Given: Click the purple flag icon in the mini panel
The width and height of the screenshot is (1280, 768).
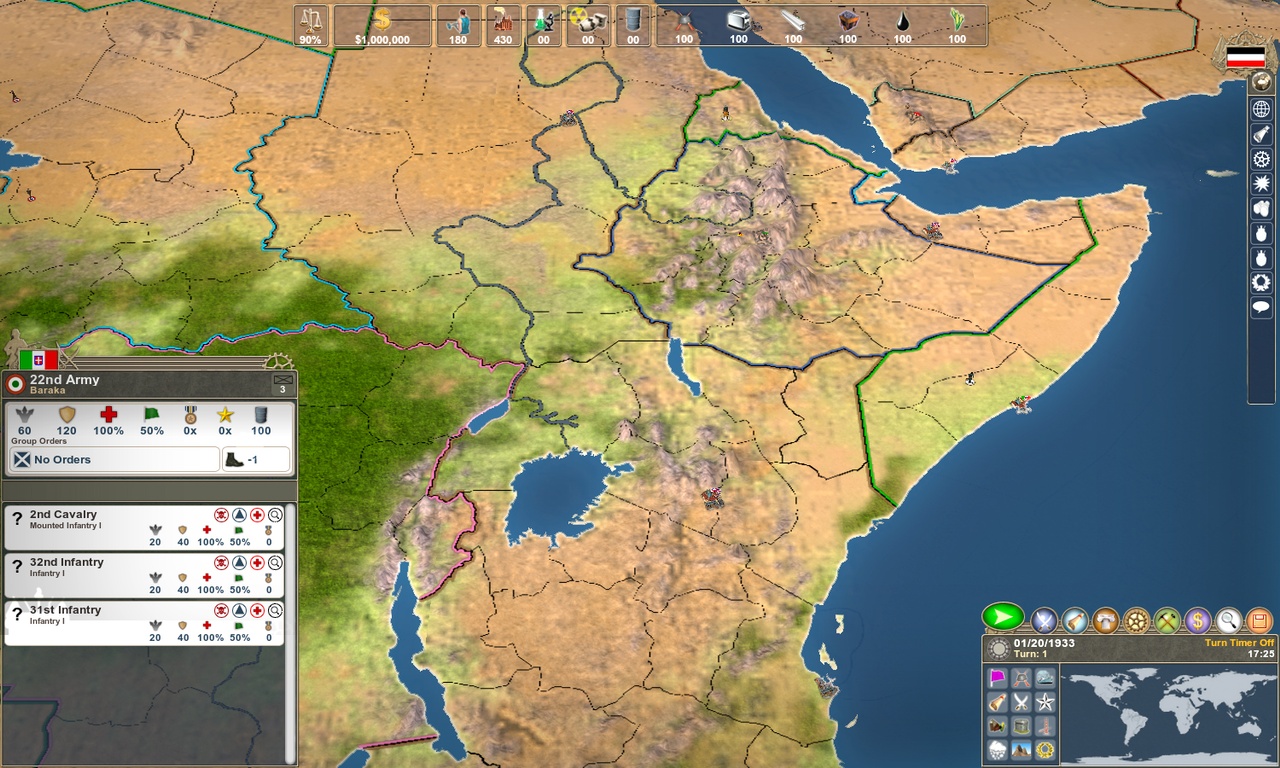Looking at the screenshot, I should 997,678.
